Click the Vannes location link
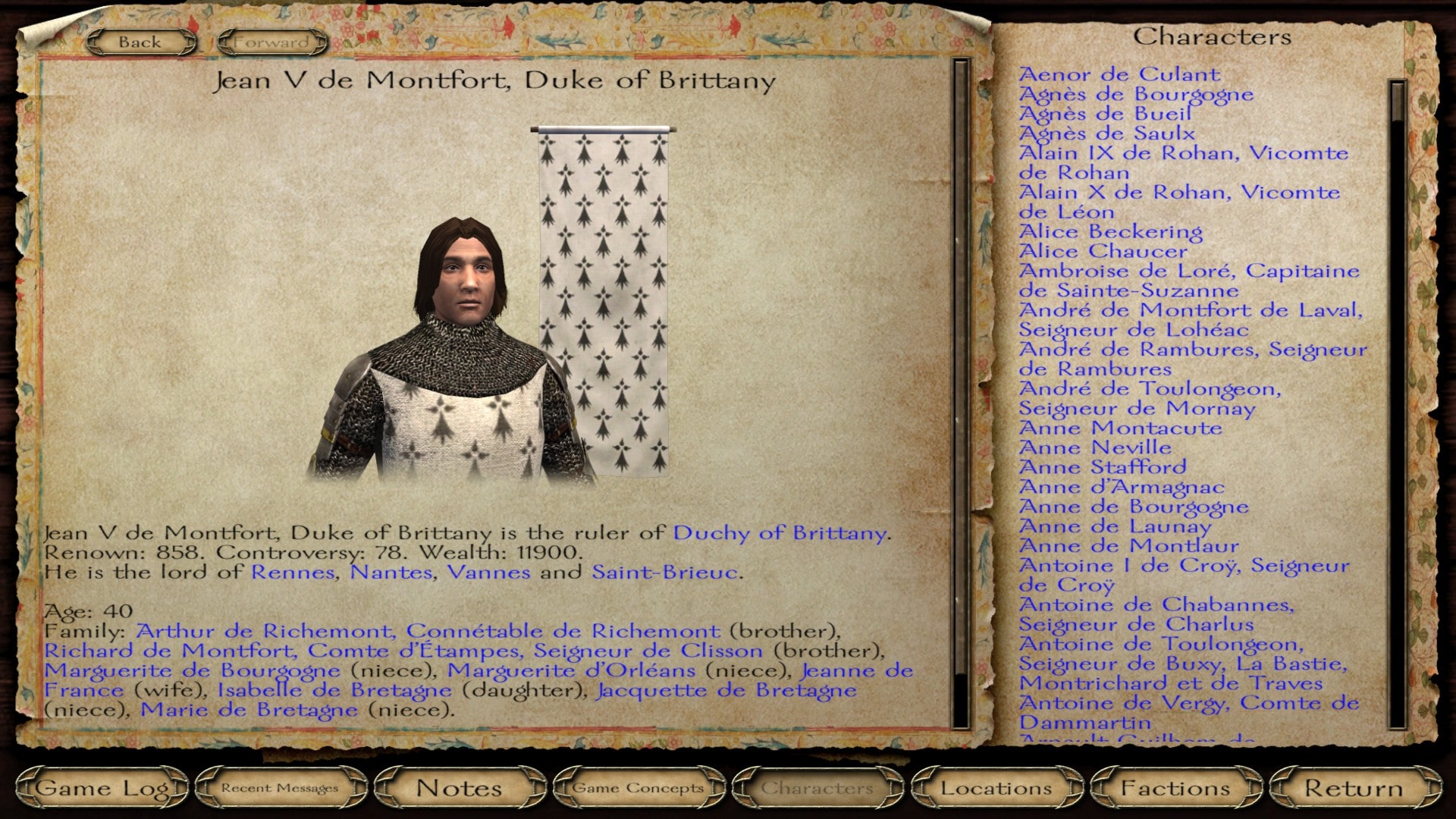The width and height of the screenshot is (1456, 819). tap(488, 573)
